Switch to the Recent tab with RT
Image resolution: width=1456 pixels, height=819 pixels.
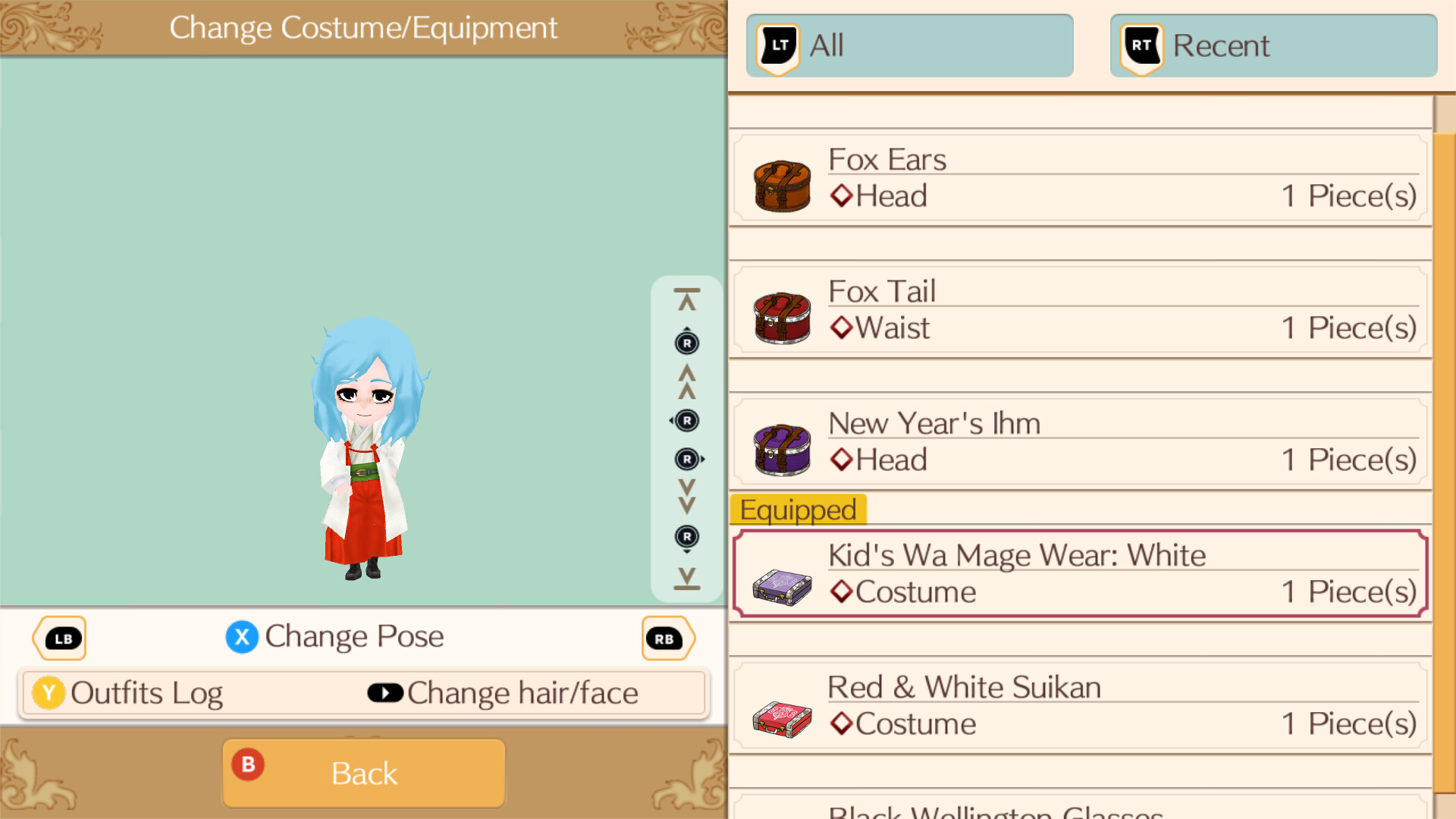[x=1272, y=45]
